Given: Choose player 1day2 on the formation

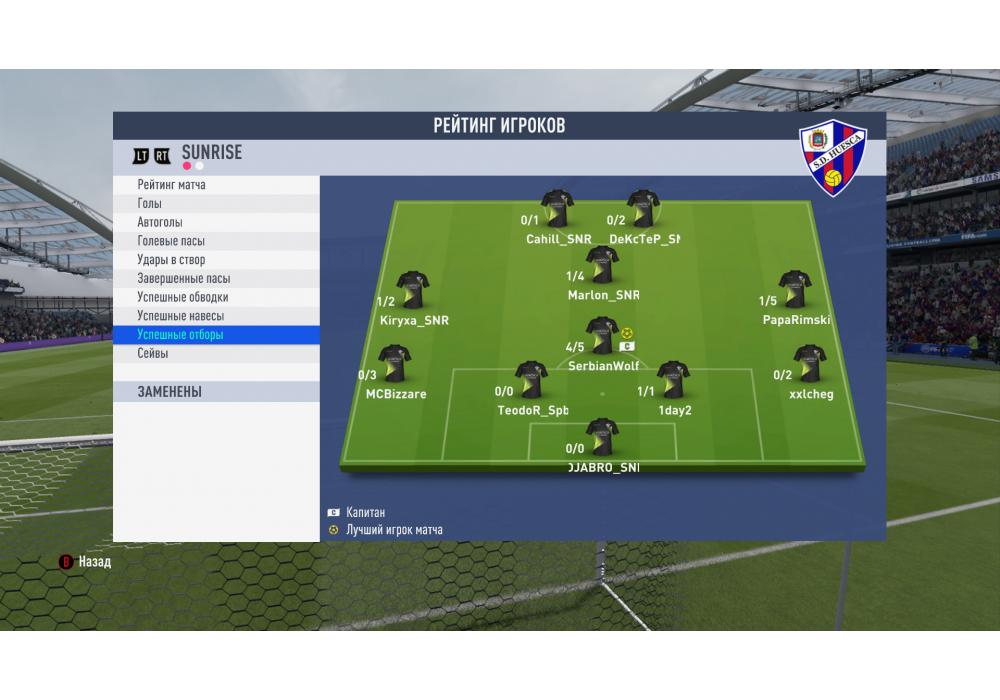Looking at the screenshot, I should 673,381.
